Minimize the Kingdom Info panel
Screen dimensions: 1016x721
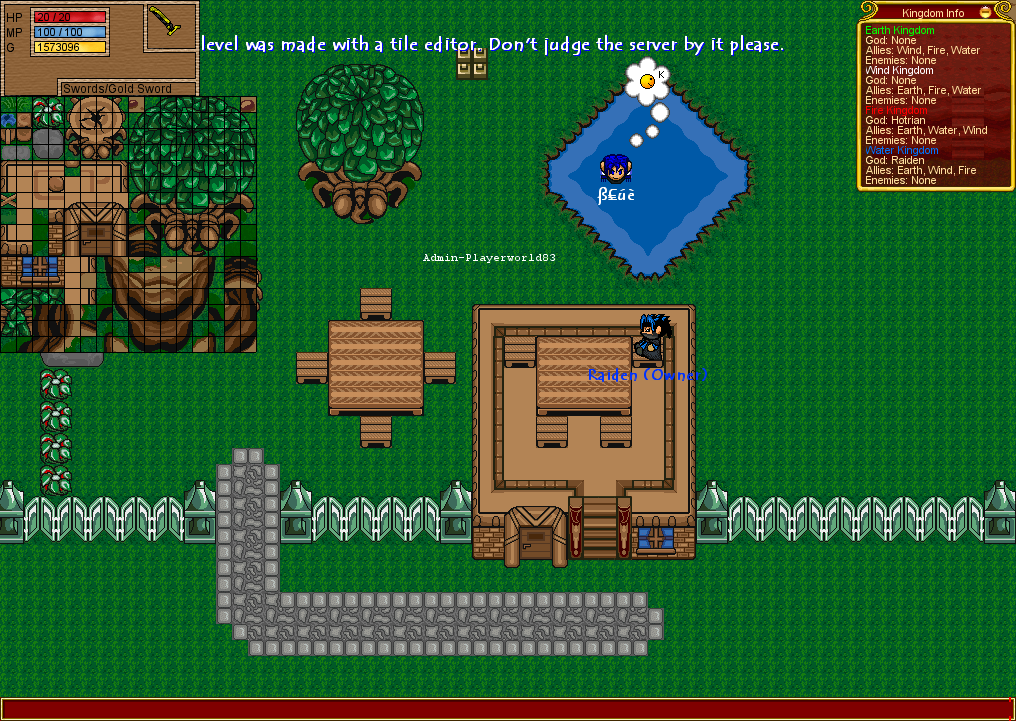point(985,13)
